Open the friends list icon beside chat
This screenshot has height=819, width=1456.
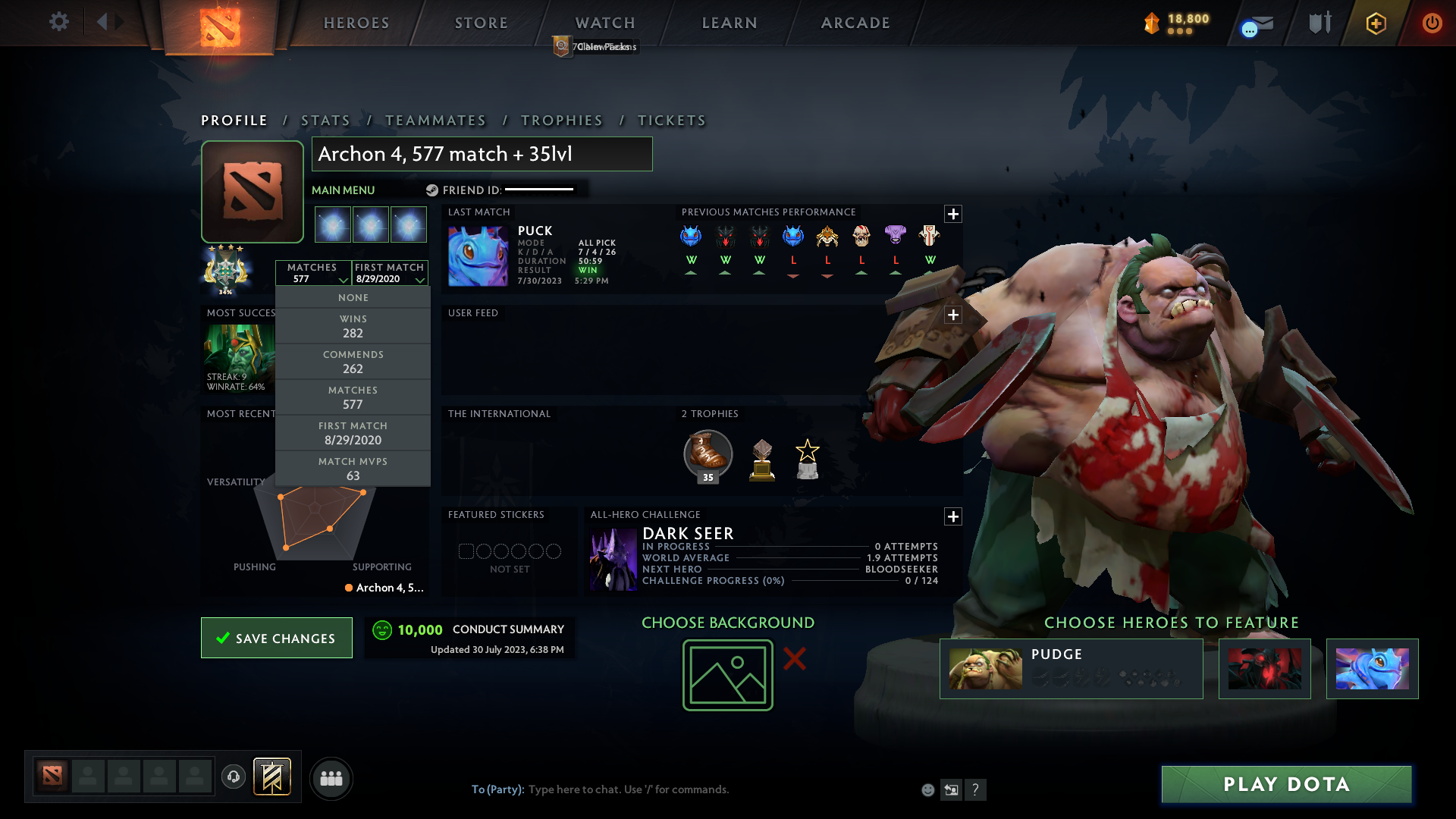click(331, 778)
